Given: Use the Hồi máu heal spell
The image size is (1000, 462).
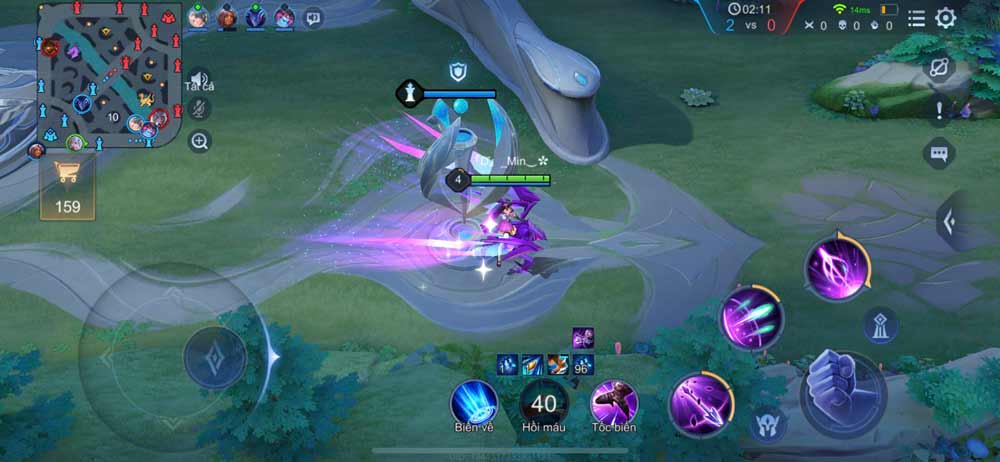Looking at the screenshot, I should tap(544, 403).
